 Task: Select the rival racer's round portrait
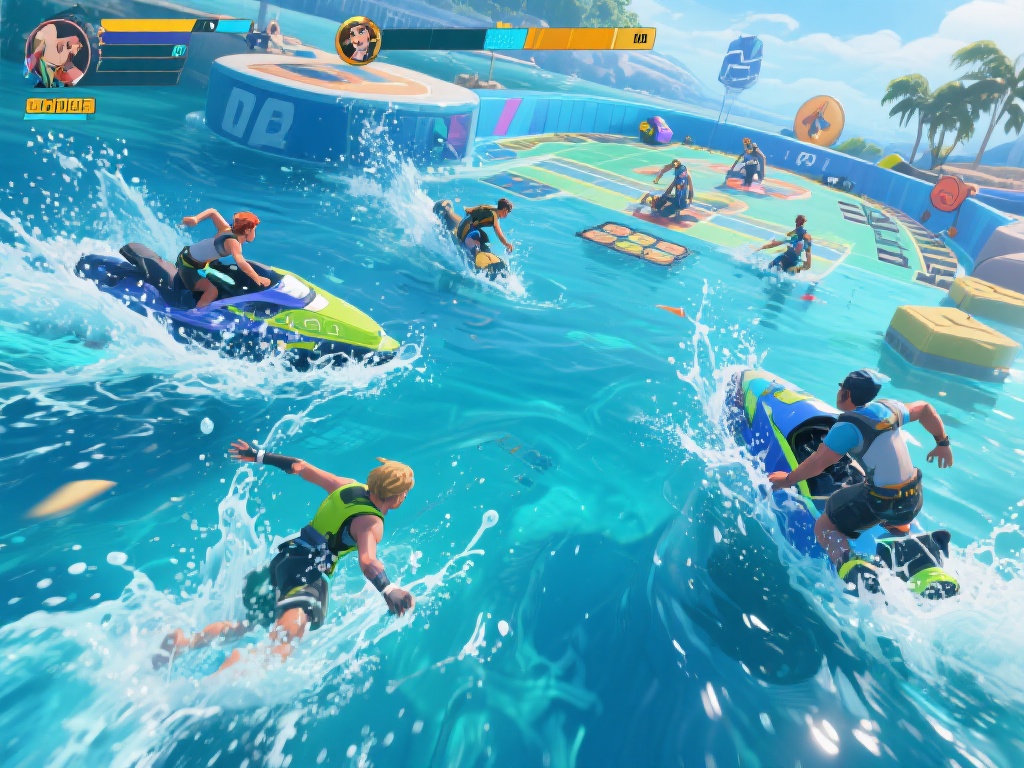(x=357, y=41)
